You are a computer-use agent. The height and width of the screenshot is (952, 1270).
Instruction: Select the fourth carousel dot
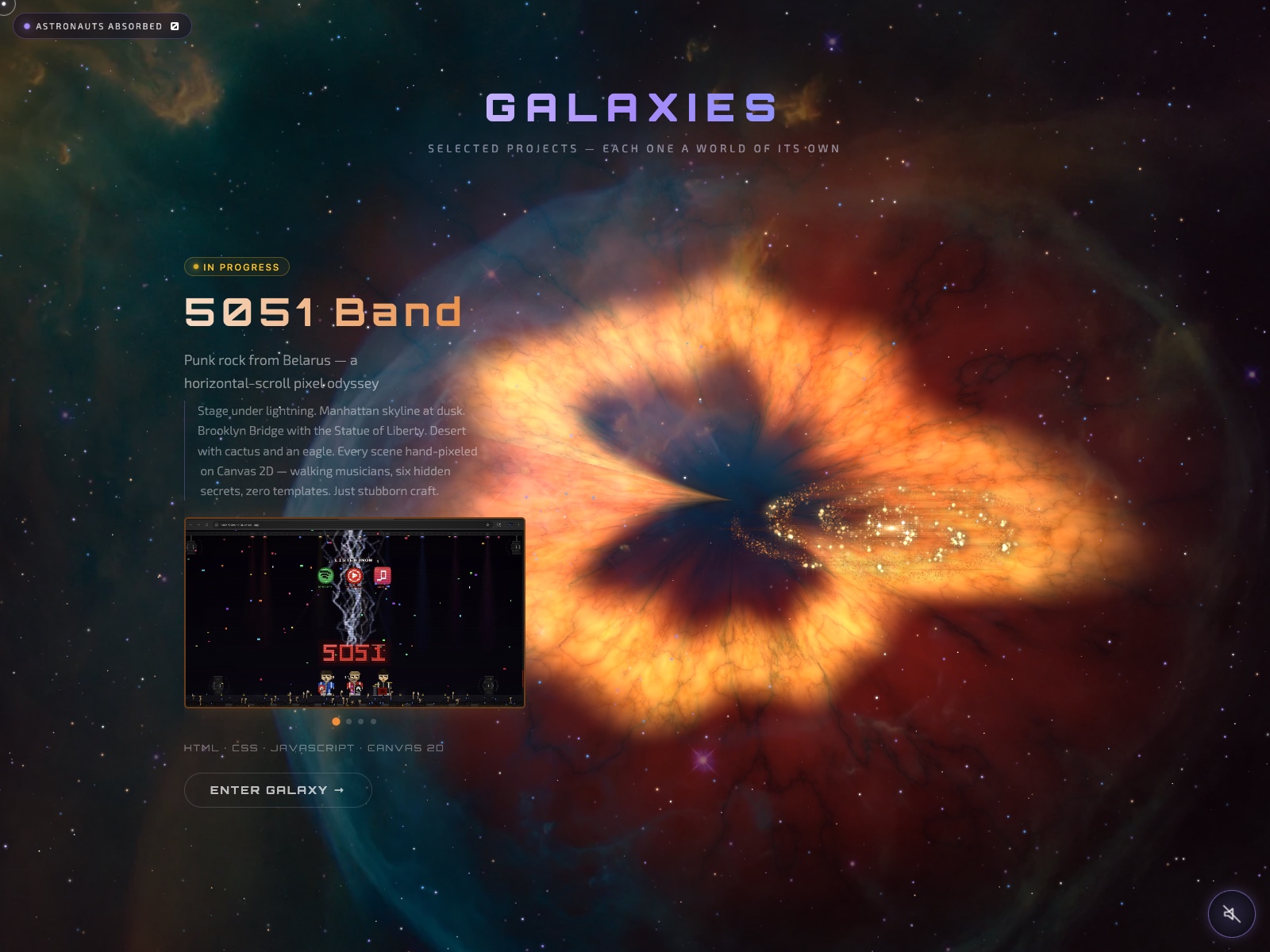click(372, 721)
